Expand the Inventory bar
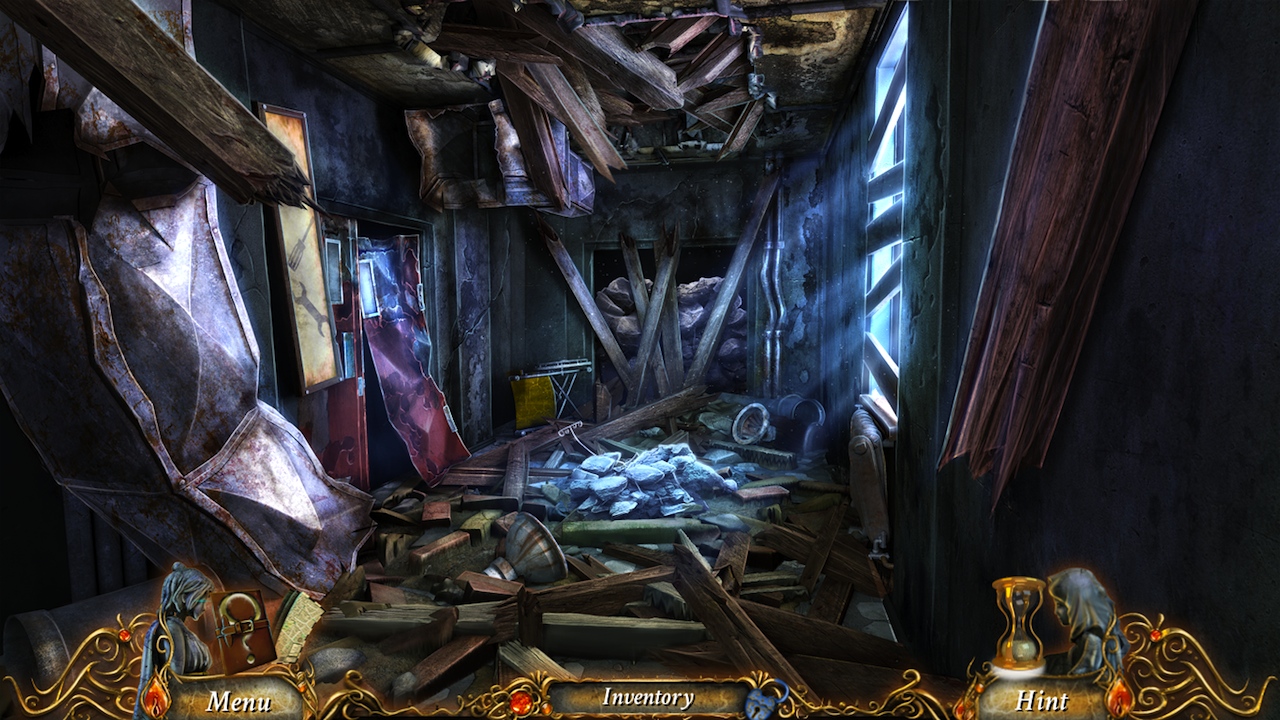 [x=647, y=698]
